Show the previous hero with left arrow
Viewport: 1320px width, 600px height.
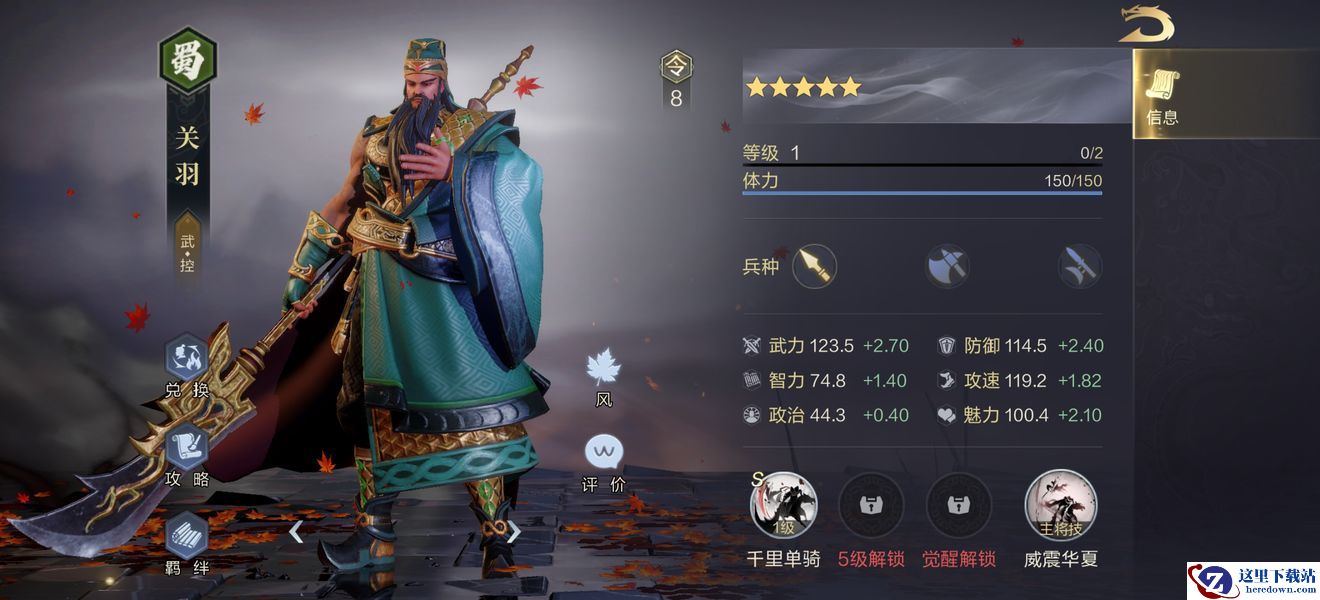pos(296,531)
